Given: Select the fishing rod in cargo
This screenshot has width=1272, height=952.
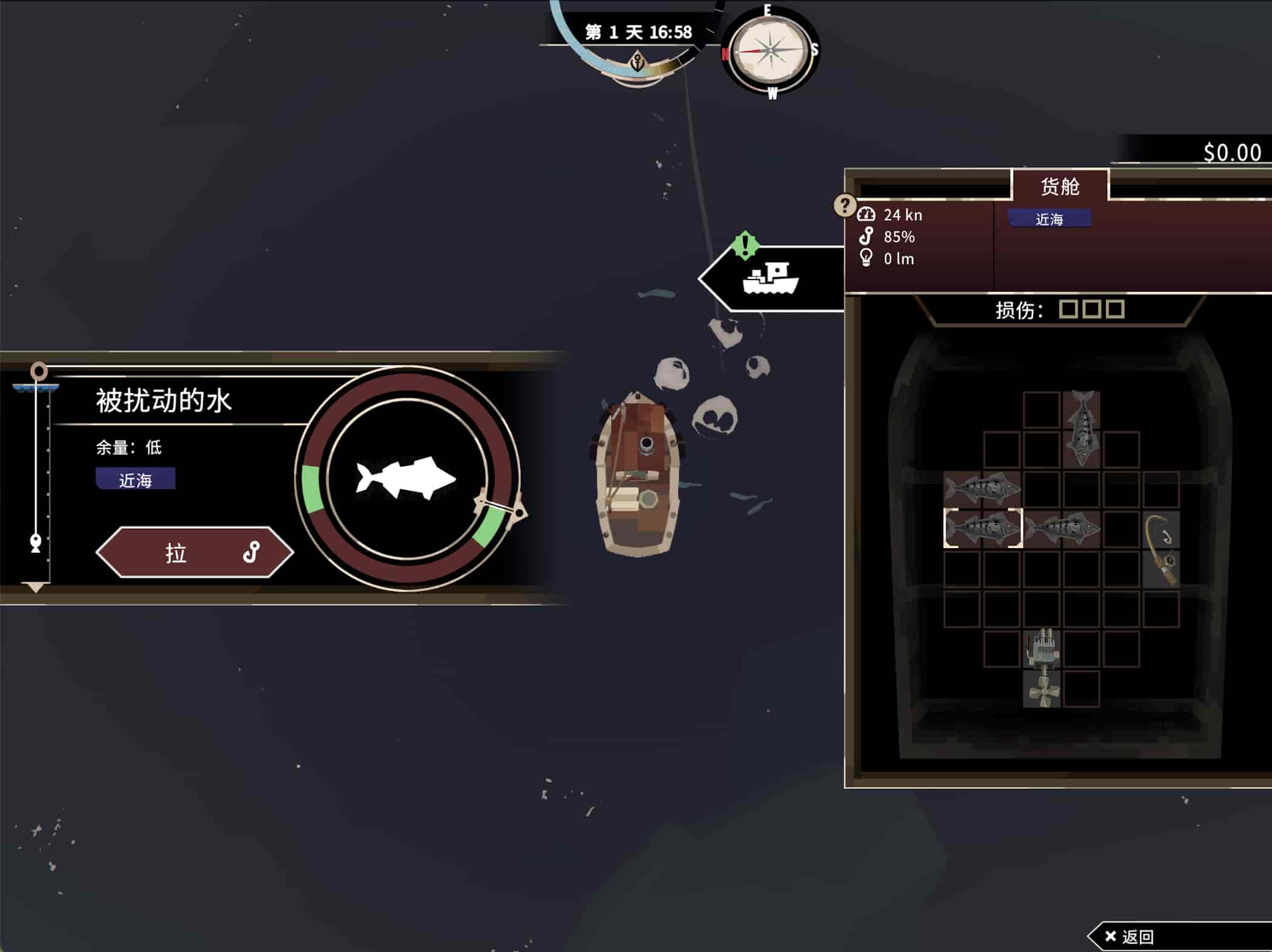Looking at the screenshot, I should [x=1161, y=549].
